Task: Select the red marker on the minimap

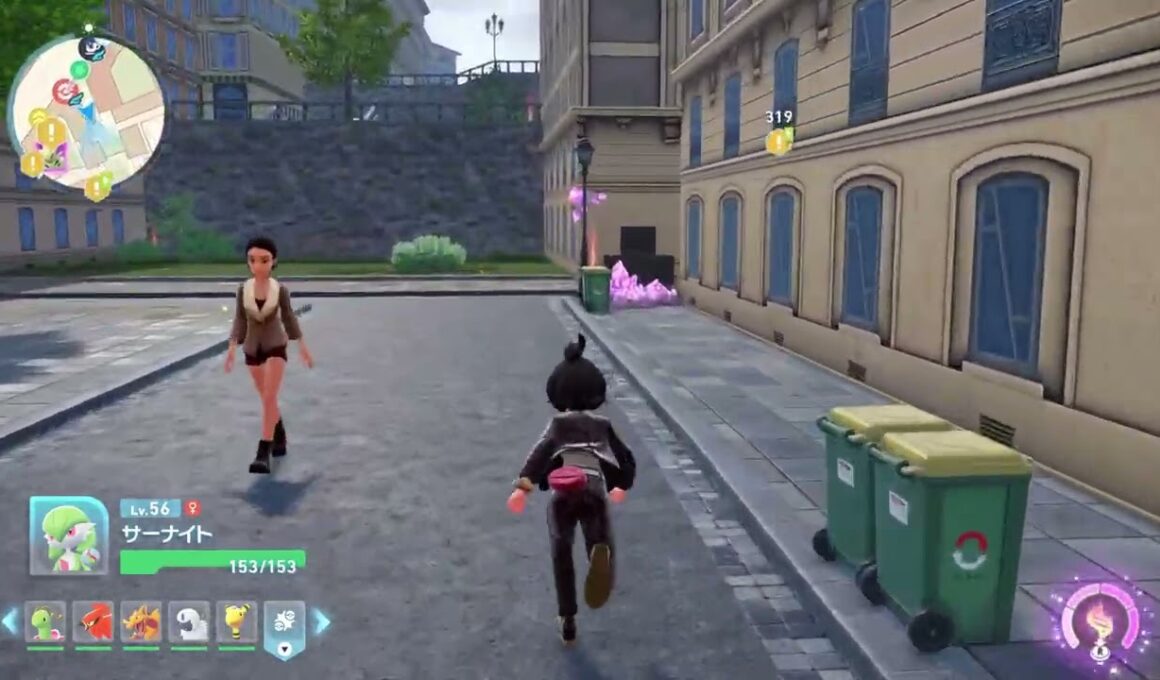Action: point(65,92)
